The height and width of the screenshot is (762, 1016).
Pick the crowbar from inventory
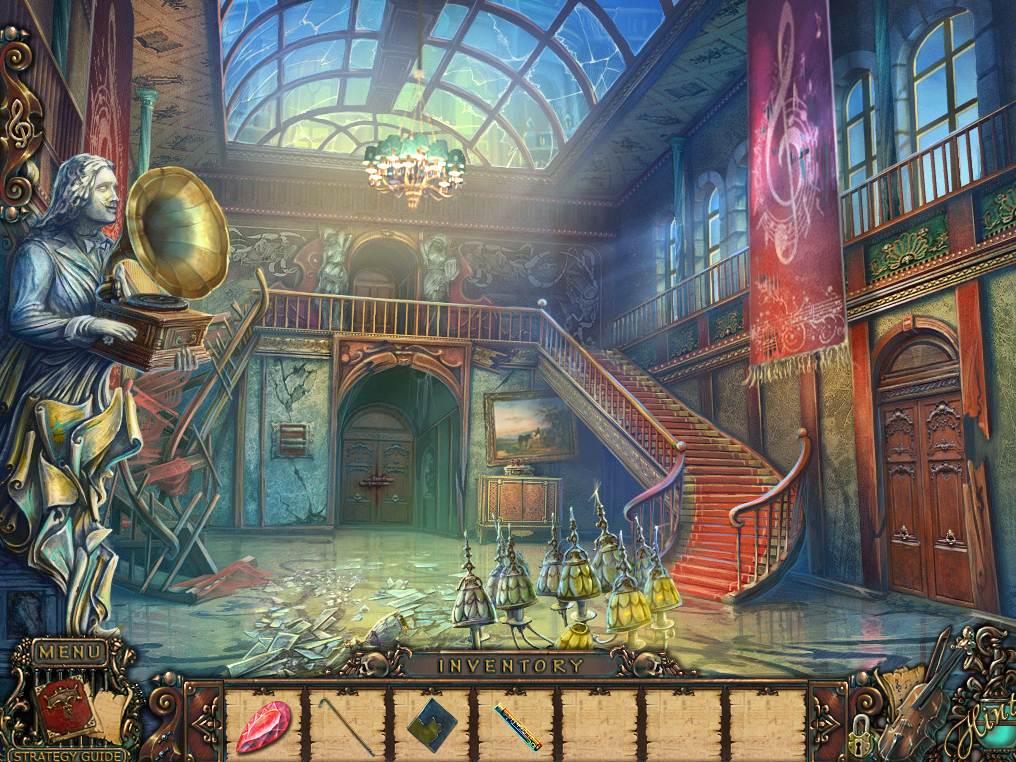pyautogui.click(x=346, y=724)
